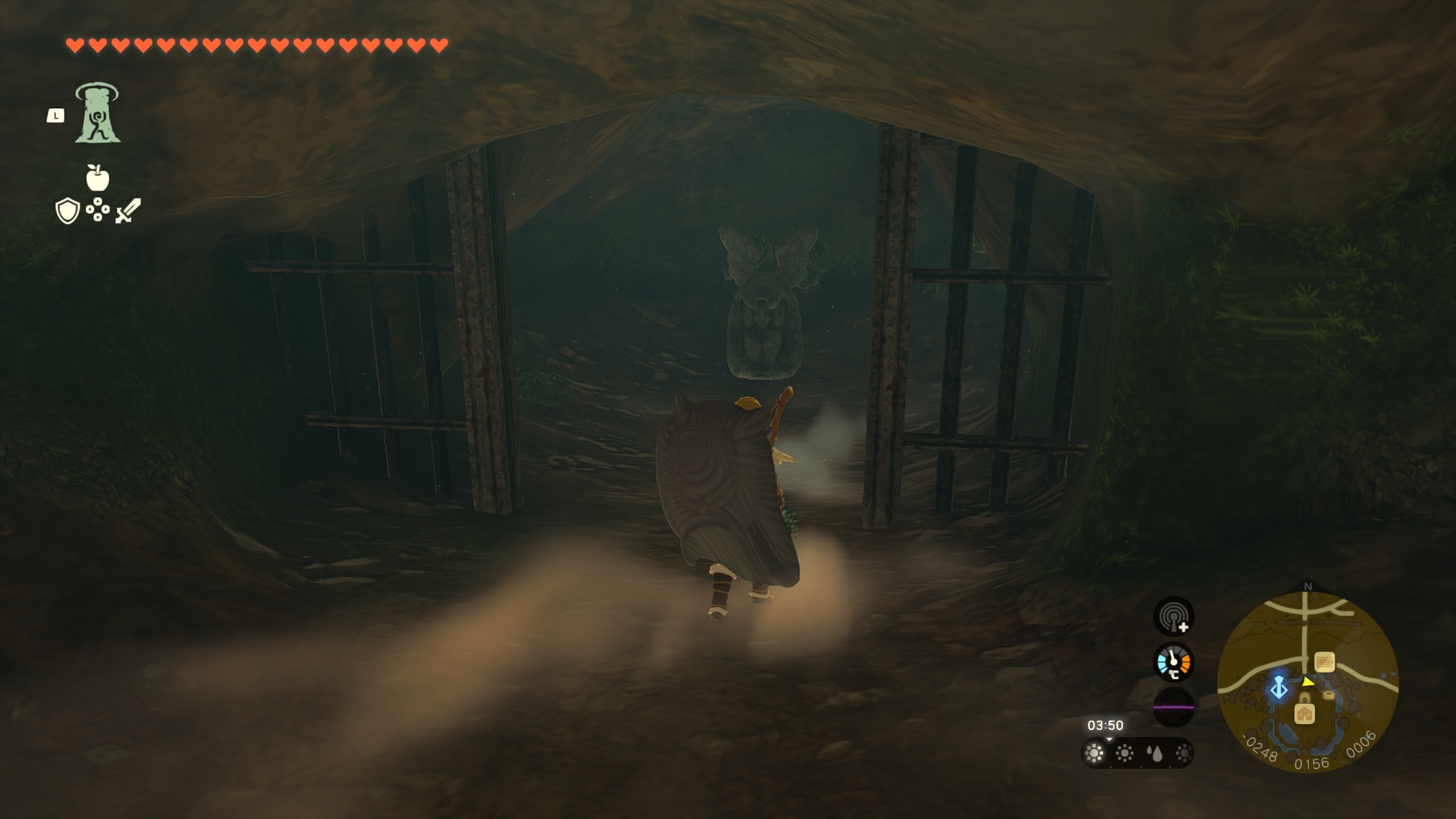Open the shield quick-select icon

pyautogui.click(x=67, y=211)
